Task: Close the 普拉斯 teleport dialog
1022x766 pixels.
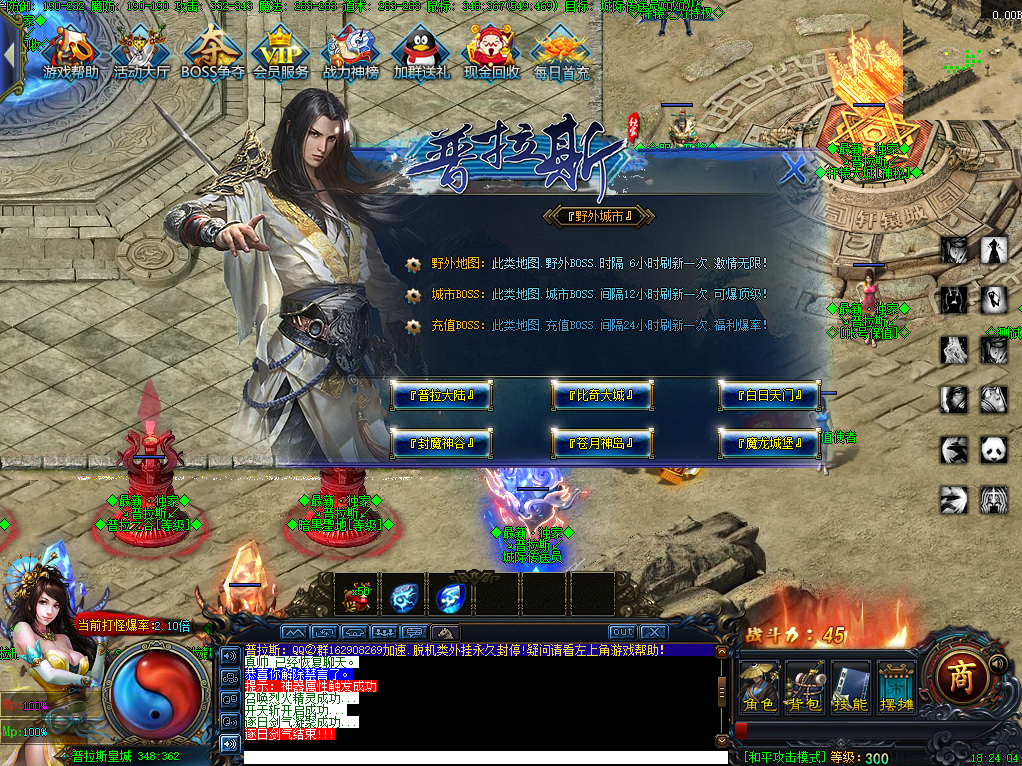Action: coord(794,169)
